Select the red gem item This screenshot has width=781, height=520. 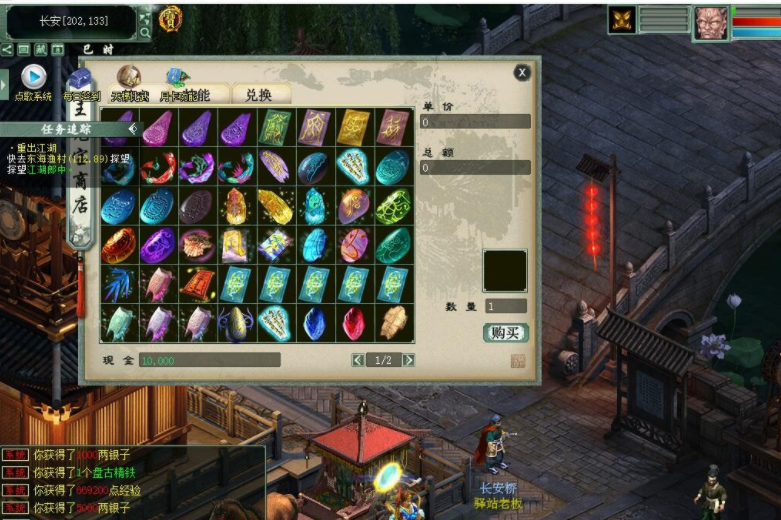[x=354, y=323]
